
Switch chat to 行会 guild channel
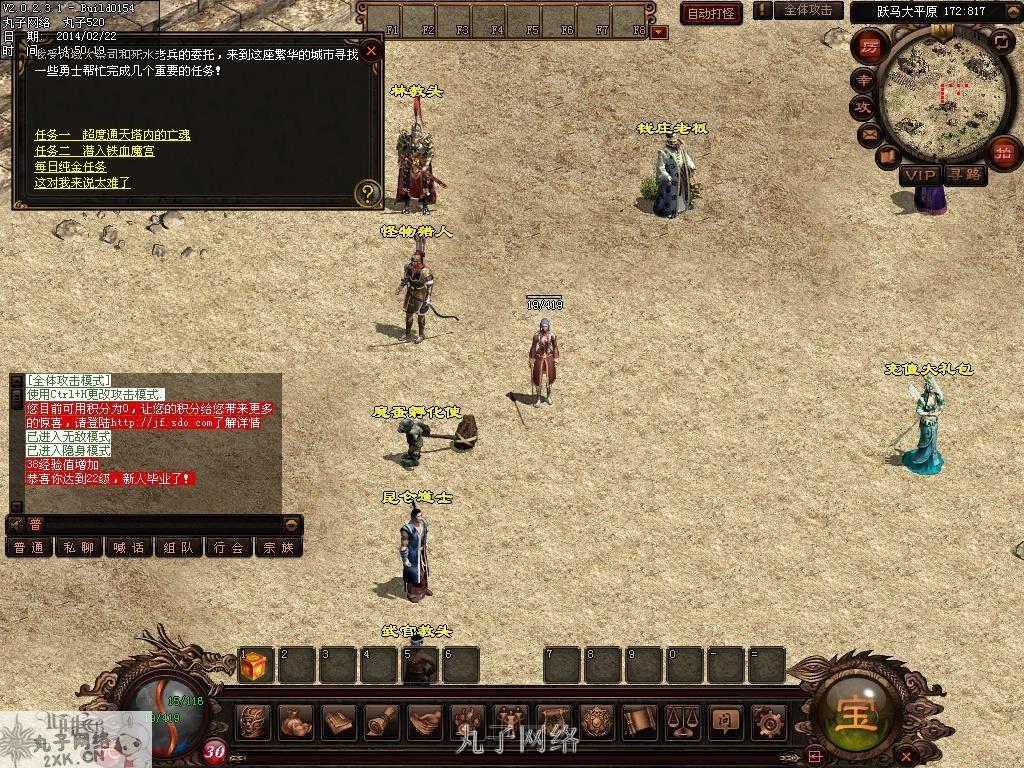click(229, 548)
